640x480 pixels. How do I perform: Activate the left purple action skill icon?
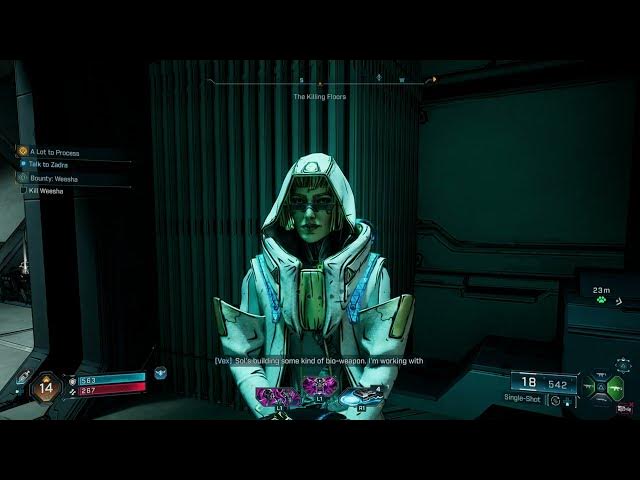(x=276, y=397)
